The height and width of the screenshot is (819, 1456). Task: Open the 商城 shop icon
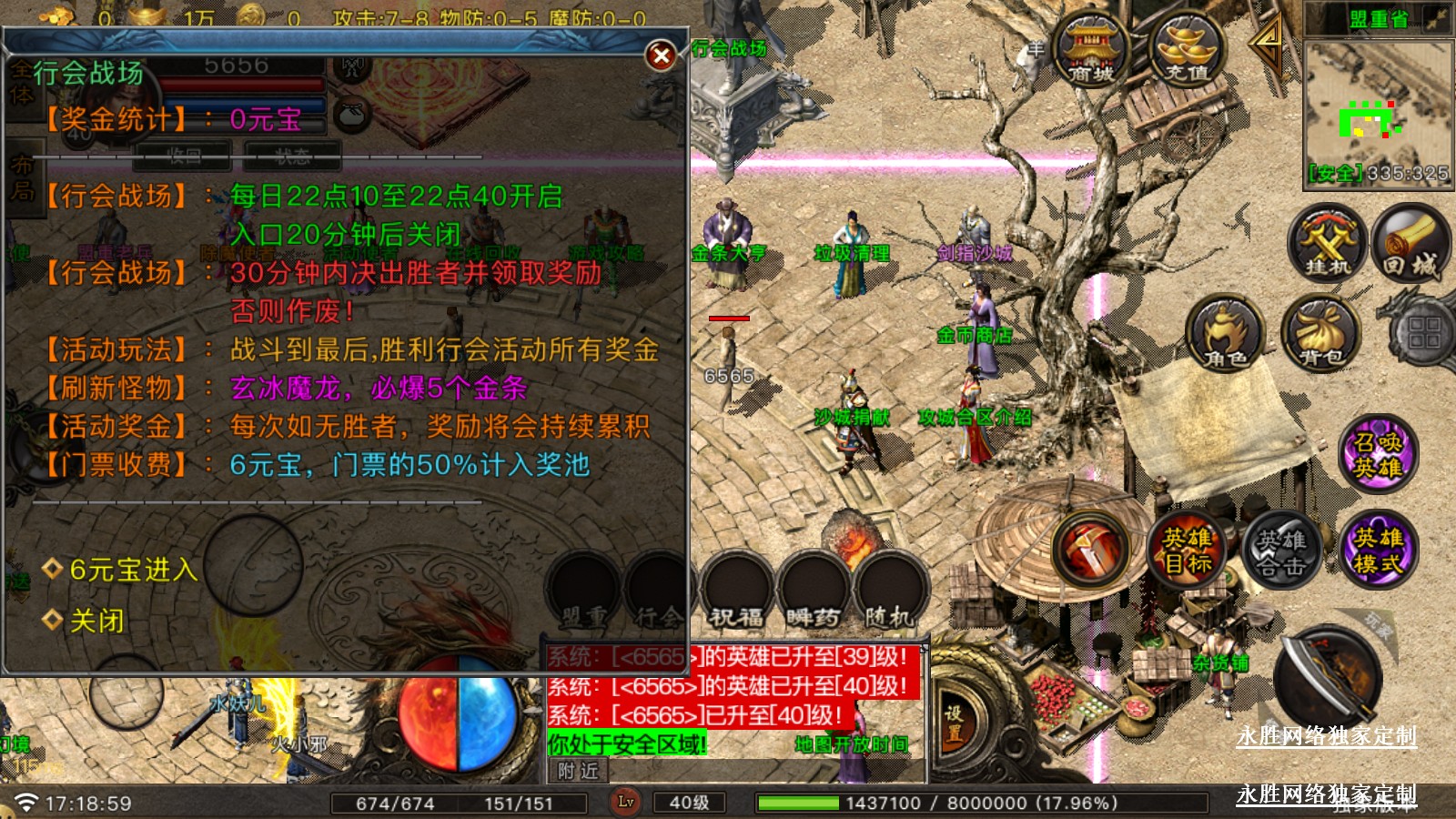click(x=1090, y=50)
